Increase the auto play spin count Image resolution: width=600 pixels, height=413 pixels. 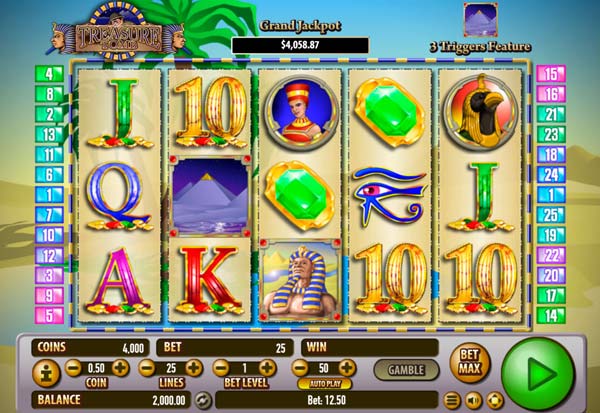tap(346, 368)
